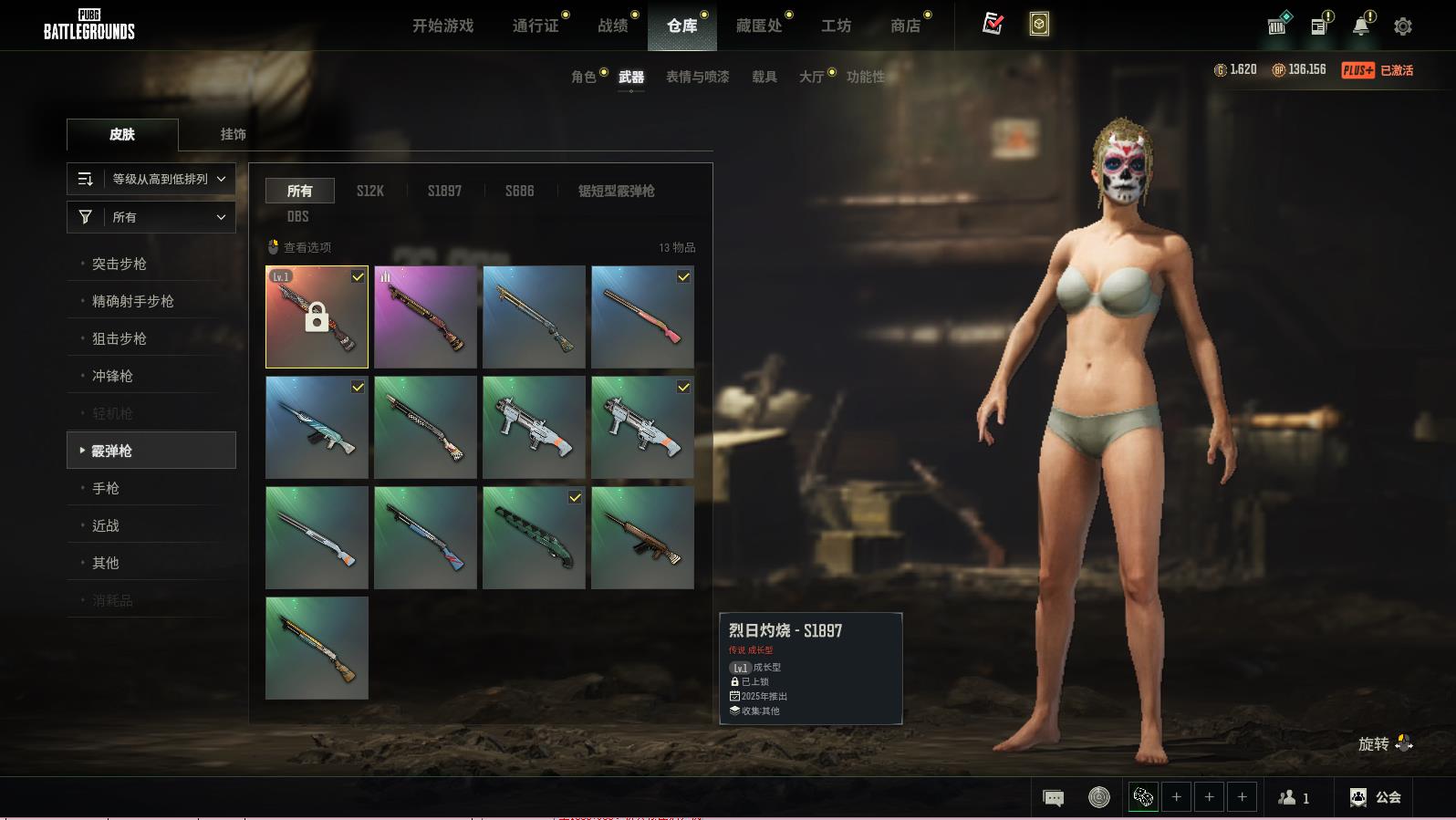Select the locked Lv.1 S1897 skin
The width and height of the screenshot is (1456, 820).
pyautogui.click(x=317, y=317)
